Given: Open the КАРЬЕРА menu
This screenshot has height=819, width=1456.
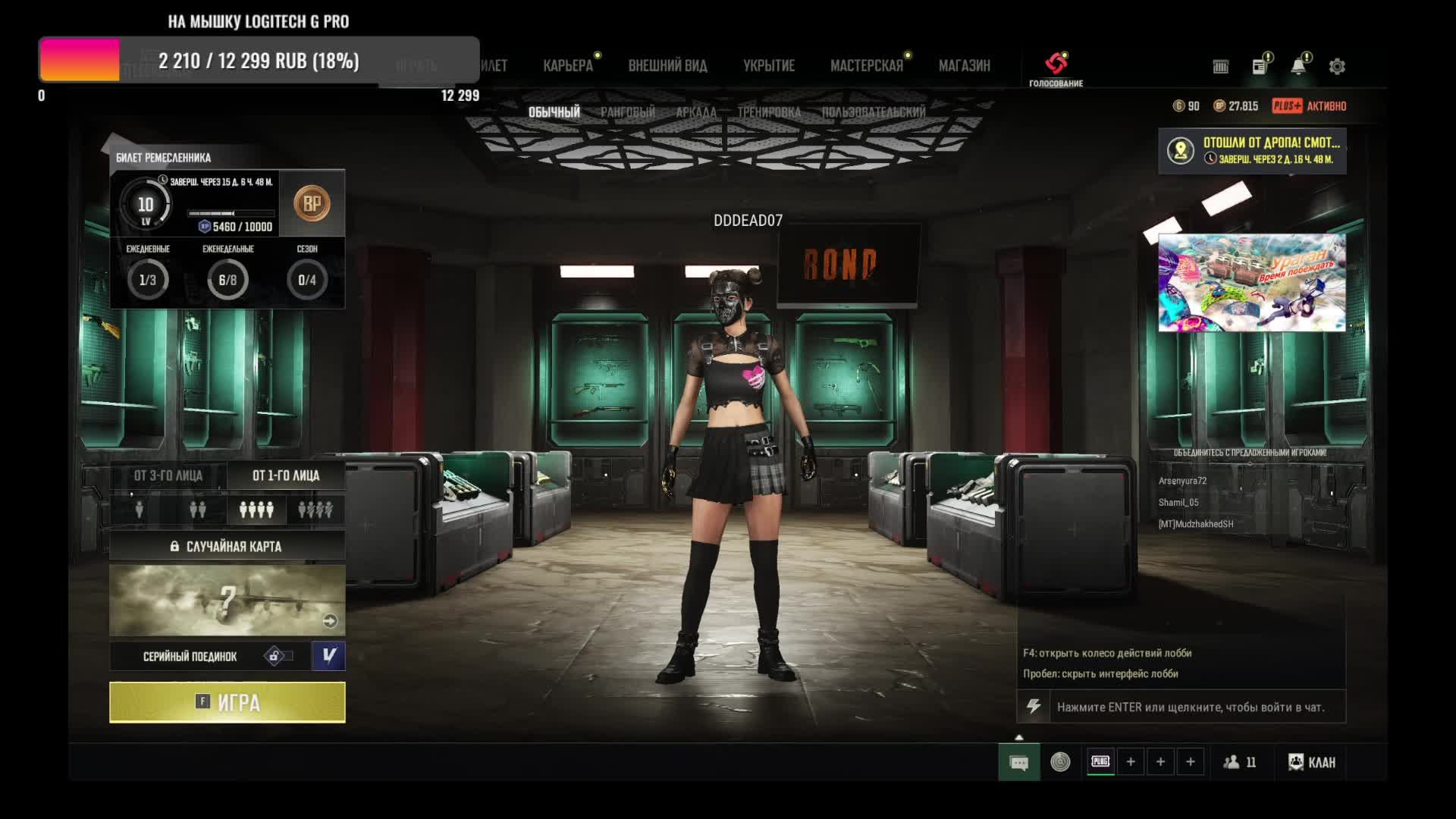Looking at the screenshot, I should pyautogui.click(x=568, y=66).
